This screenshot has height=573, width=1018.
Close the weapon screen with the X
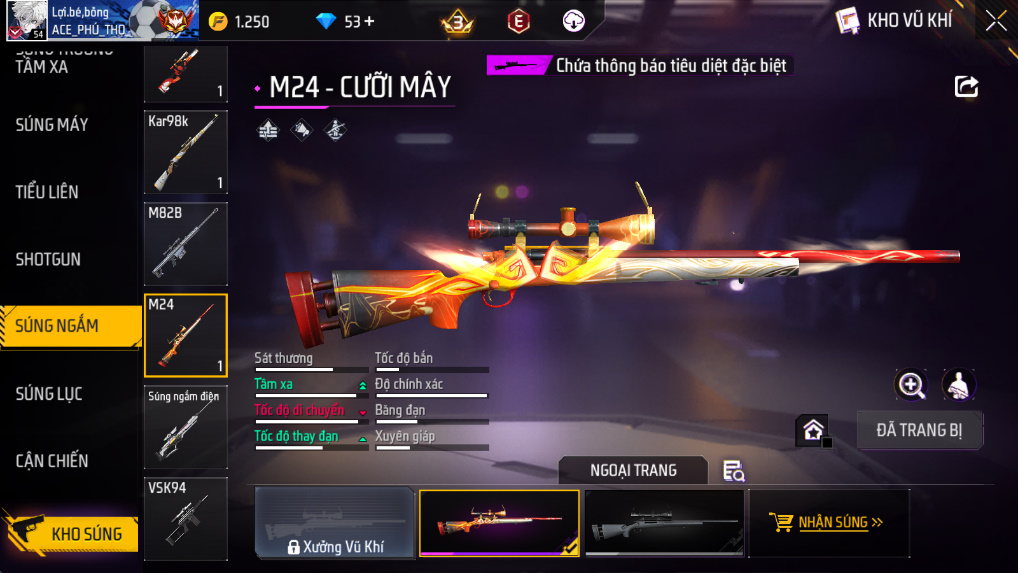[996, 20]
